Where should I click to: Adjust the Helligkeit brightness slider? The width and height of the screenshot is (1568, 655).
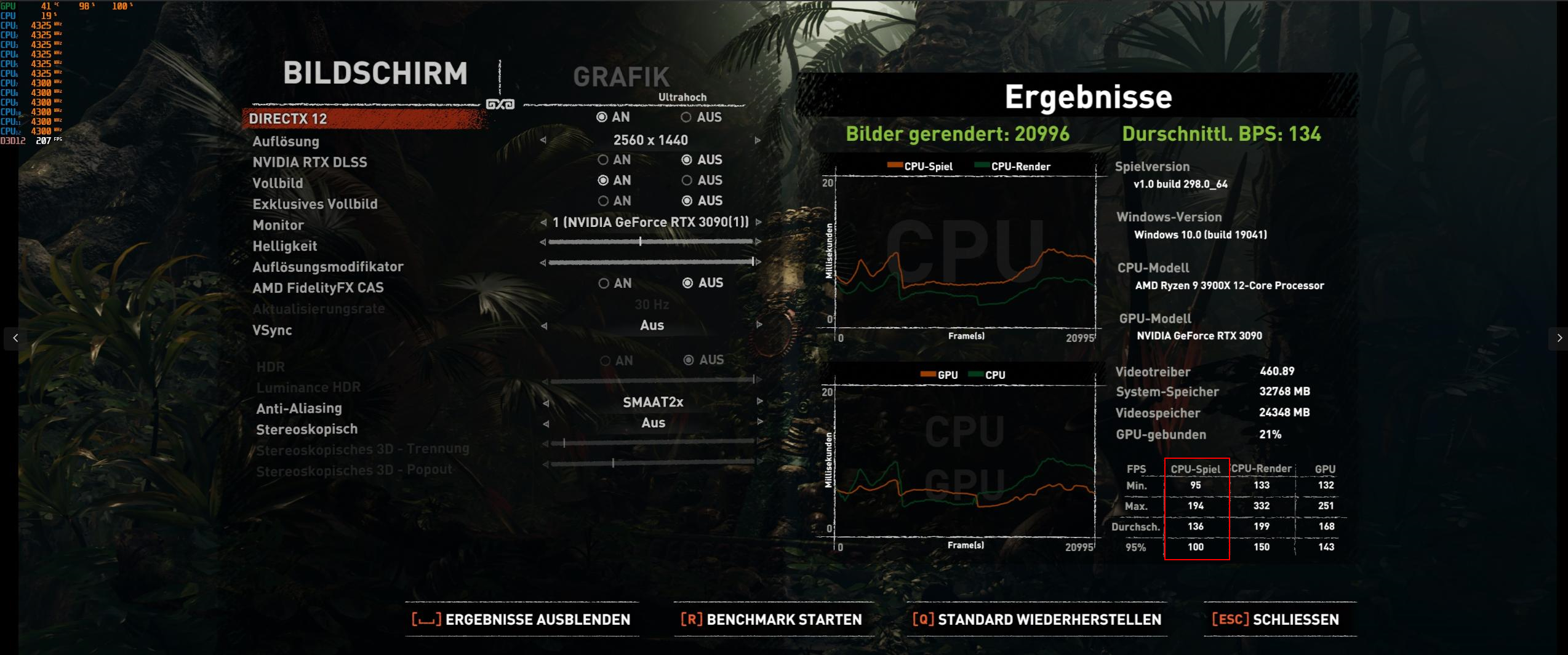[640, 242]
